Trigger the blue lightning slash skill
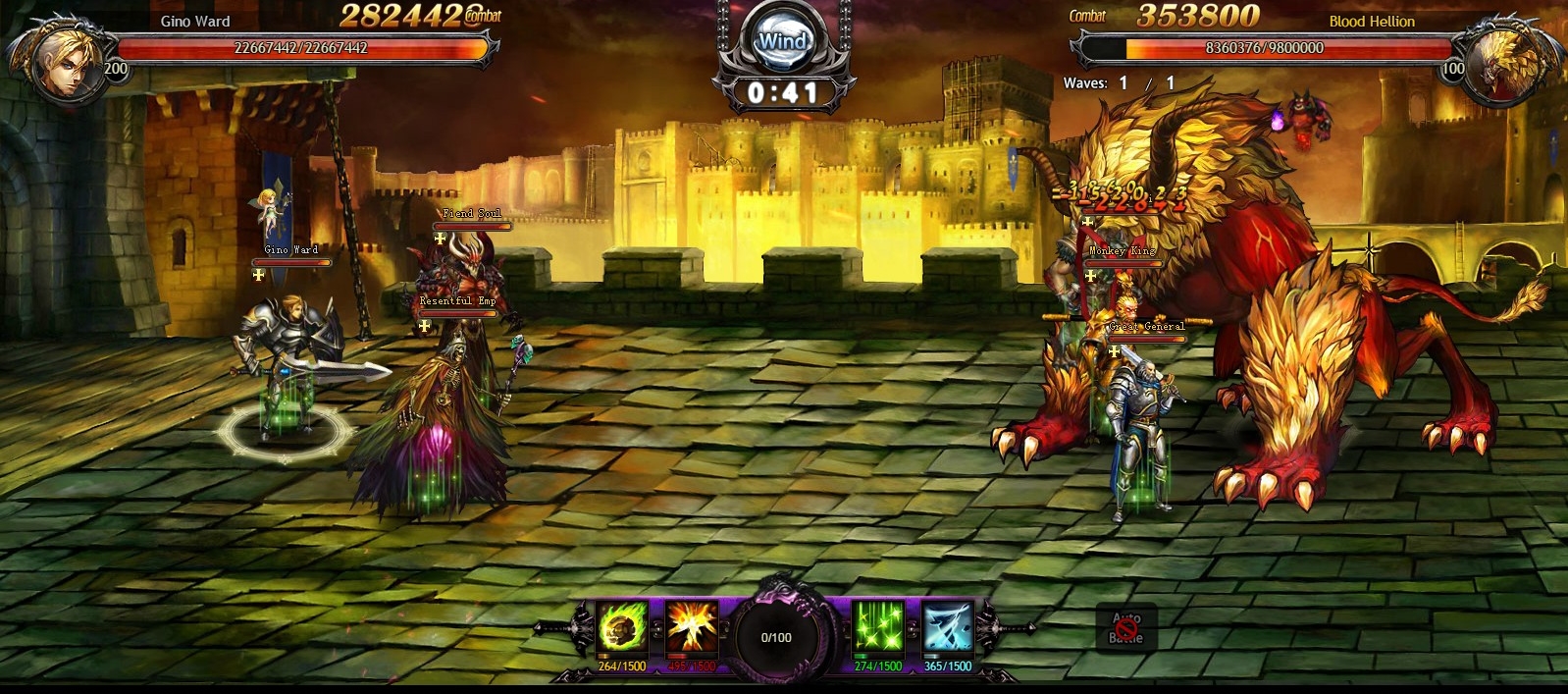The width and height of the screenshot is (1568, 694). pos(948,627)
